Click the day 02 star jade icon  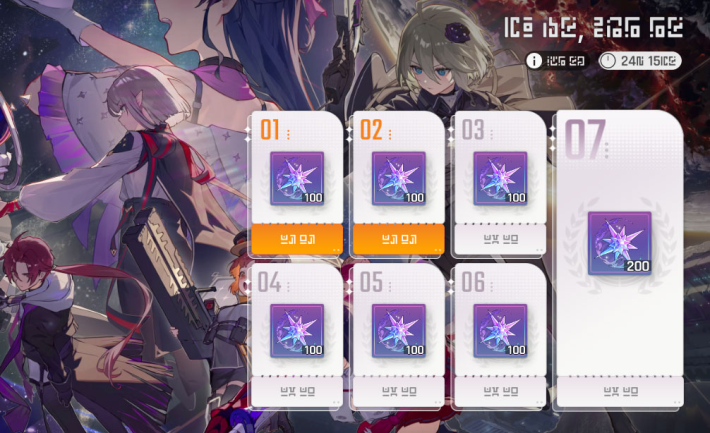coord(399,179)
